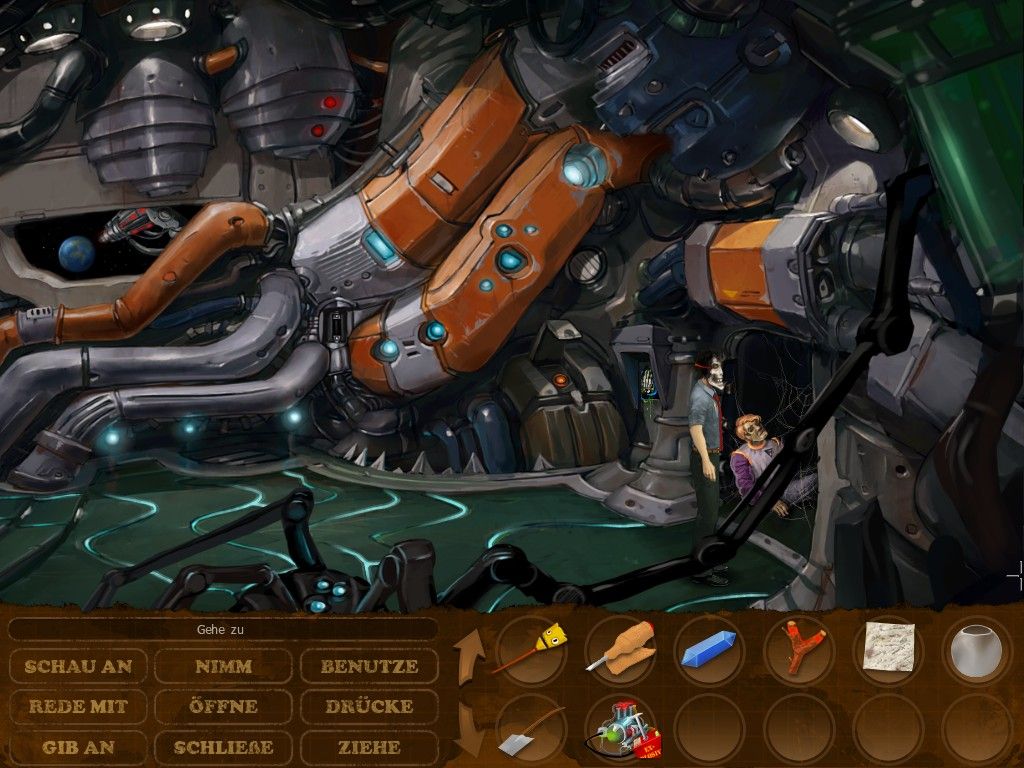
Task: Choose the red slingshot item
Action: 798,650
